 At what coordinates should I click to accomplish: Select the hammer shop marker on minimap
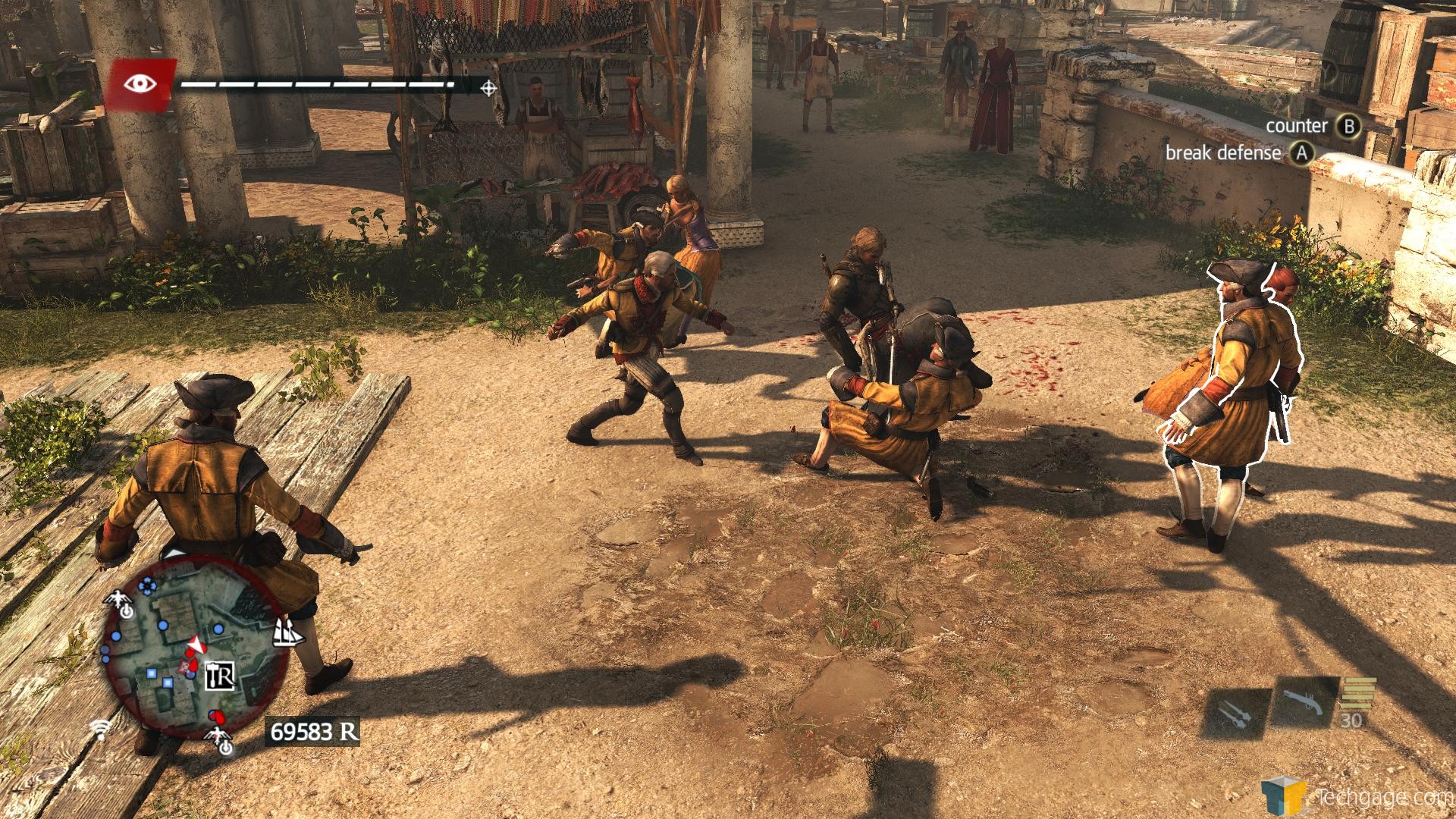[x=221, y=674]
